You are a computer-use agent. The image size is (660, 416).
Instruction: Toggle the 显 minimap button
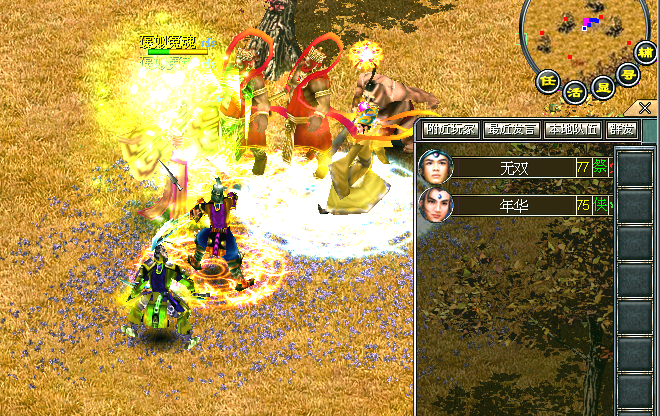(x=602, y=86)
